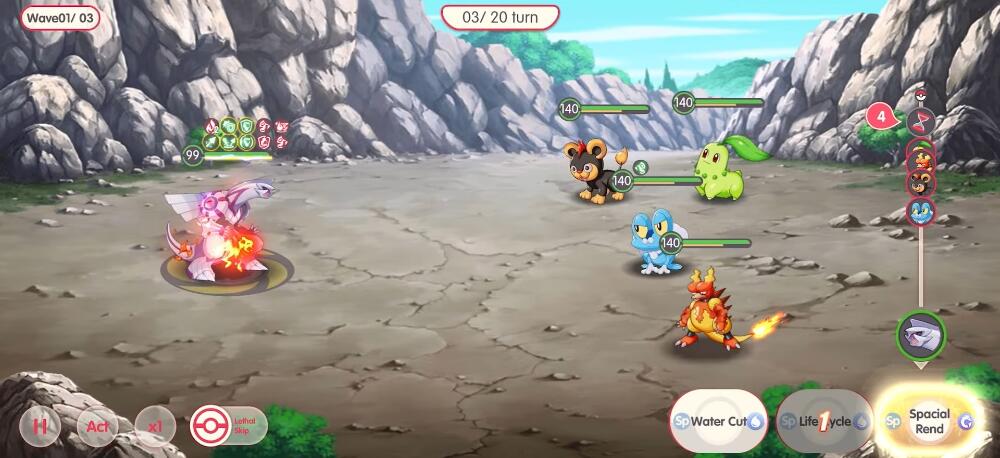Click Froakie's portrait in turn order
Viewport: 1000px width, 458px height.
pos(920,211)
